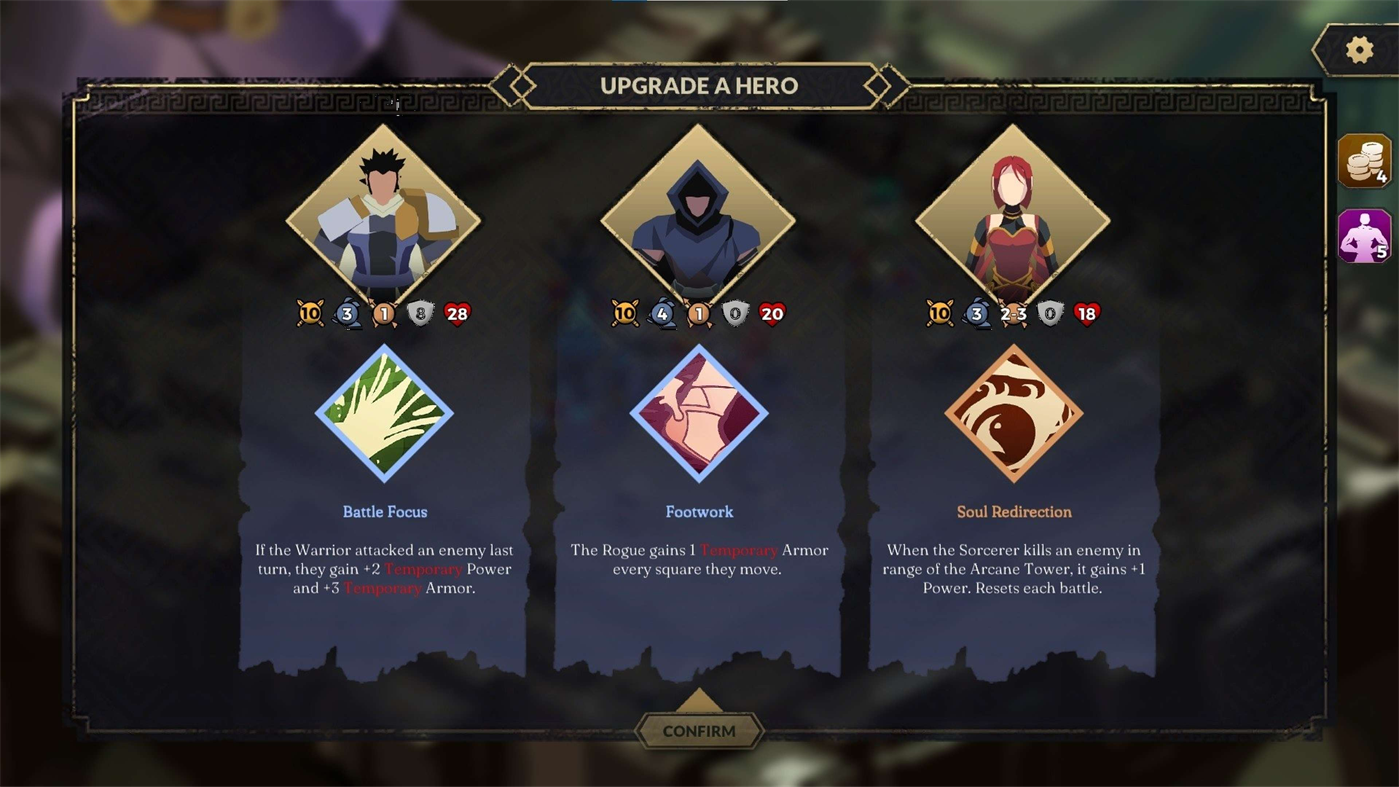The height and width of the screenshot is (787, 1399).
Task: Click the Warrior's shield armor stat icon
Action: tap(419, 313)
